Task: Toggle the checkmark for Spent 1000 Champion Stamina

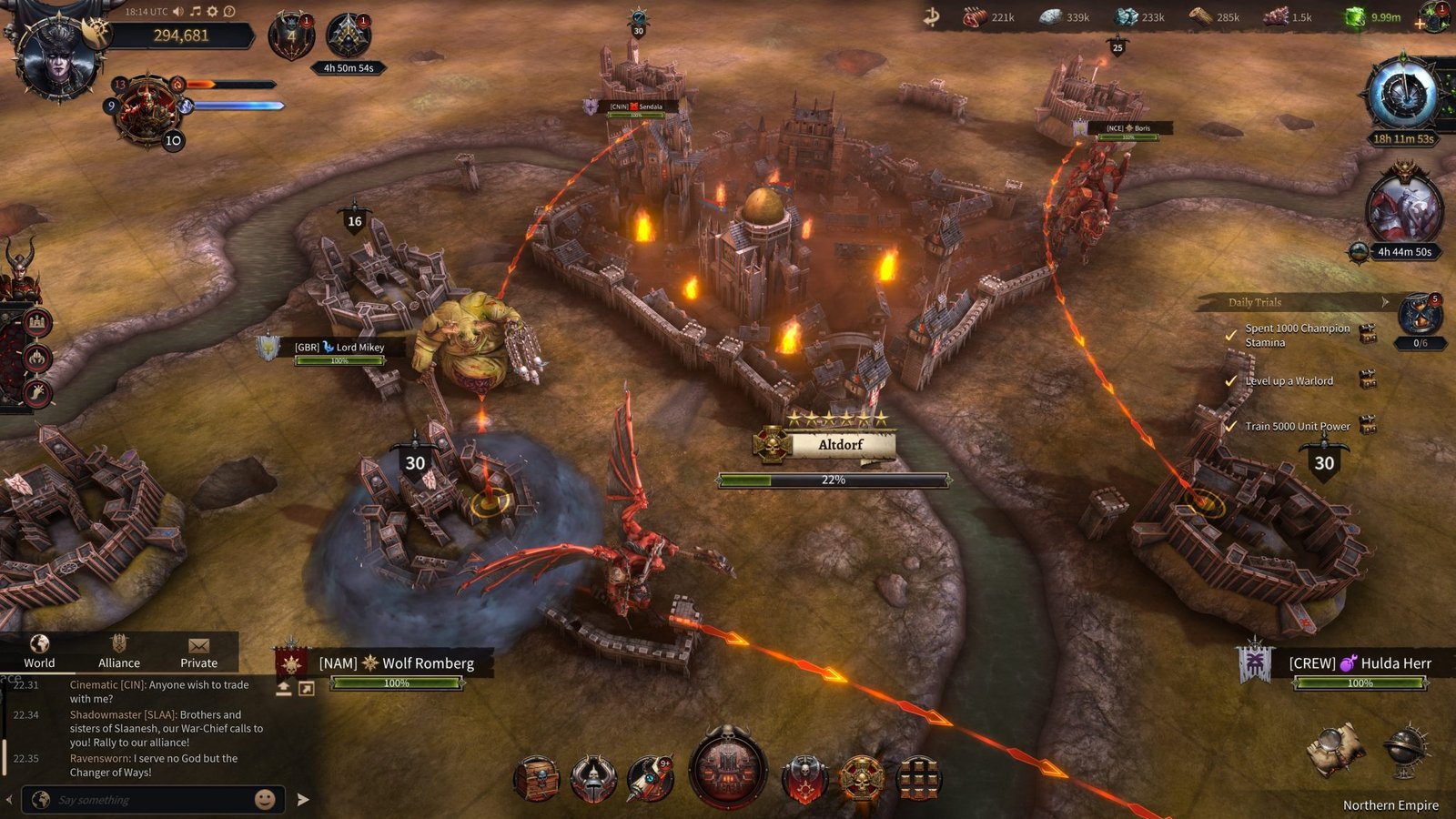Action: pyautogui.click(x=1230, y=334)
